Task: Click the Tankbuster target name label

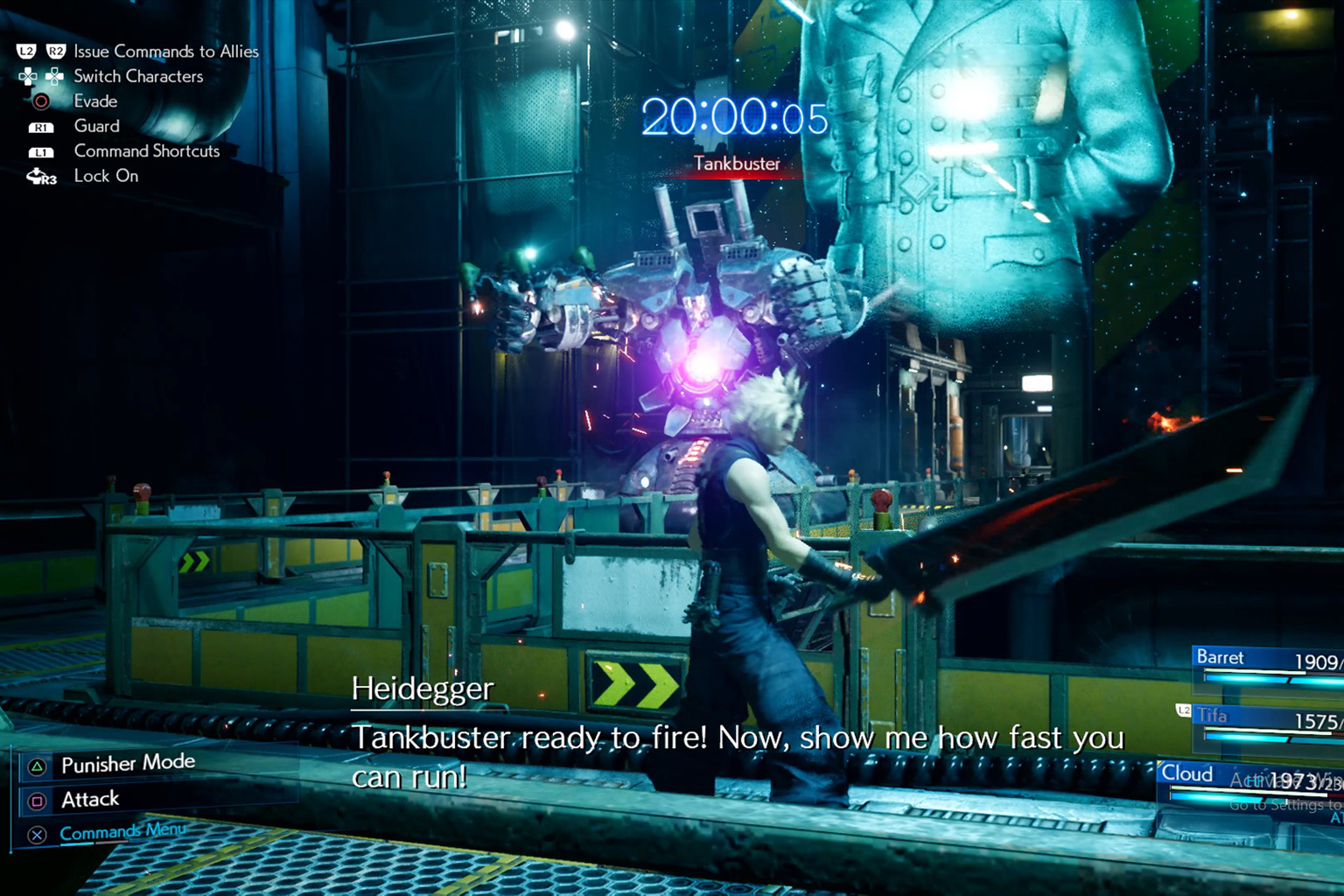Action: pos(737,164)
